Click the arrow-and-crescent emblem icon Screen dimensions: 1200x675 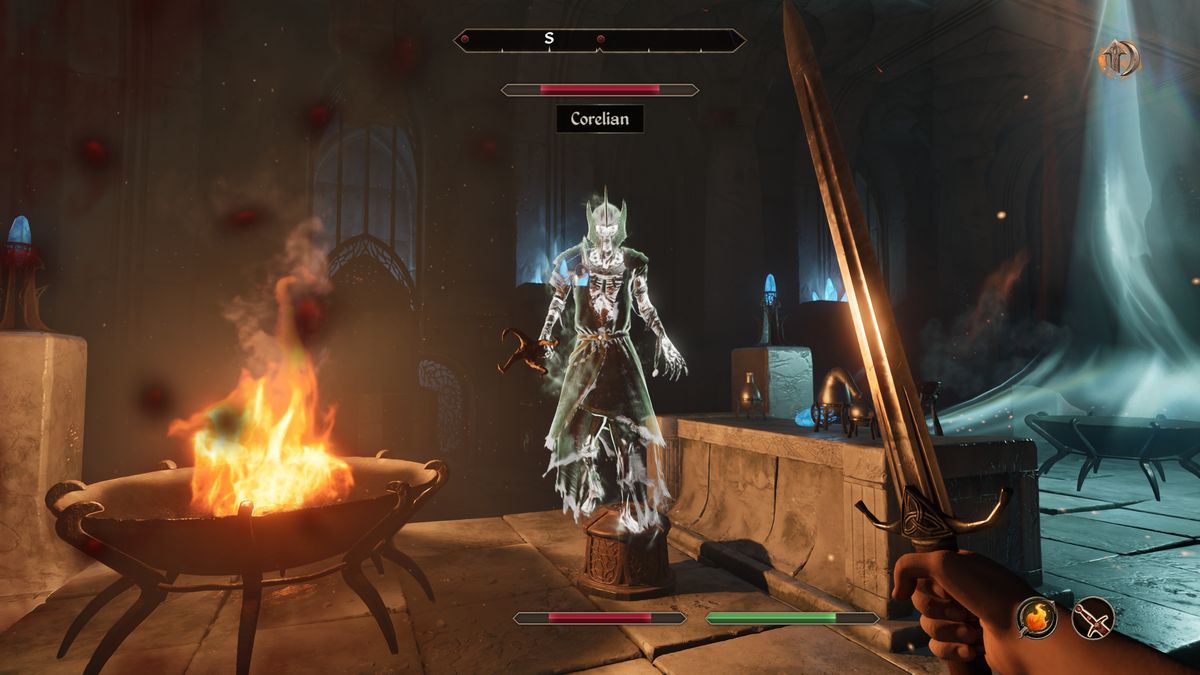(1119, 59)
